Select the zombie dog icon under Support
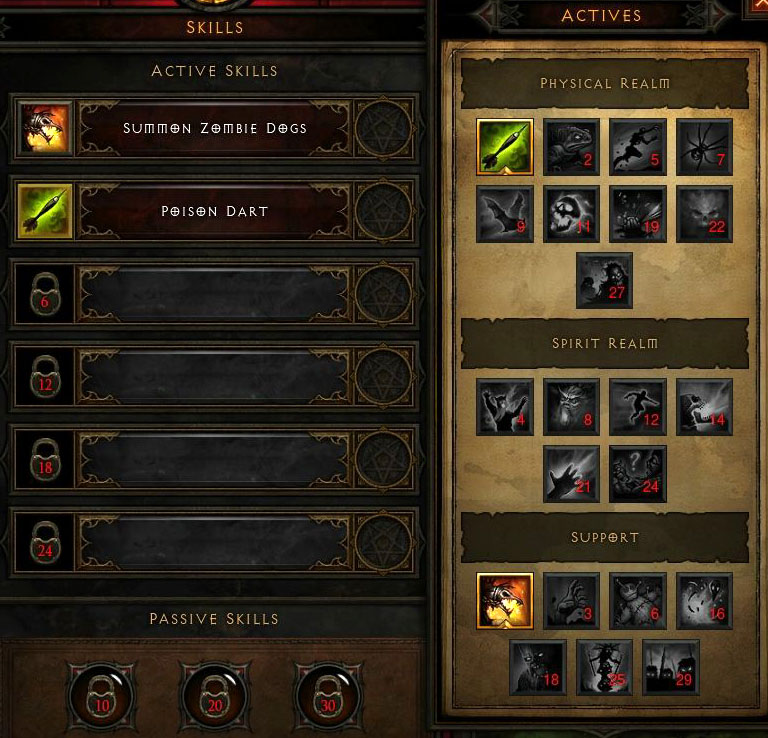 pyautogui.click(x=505, y=600)
